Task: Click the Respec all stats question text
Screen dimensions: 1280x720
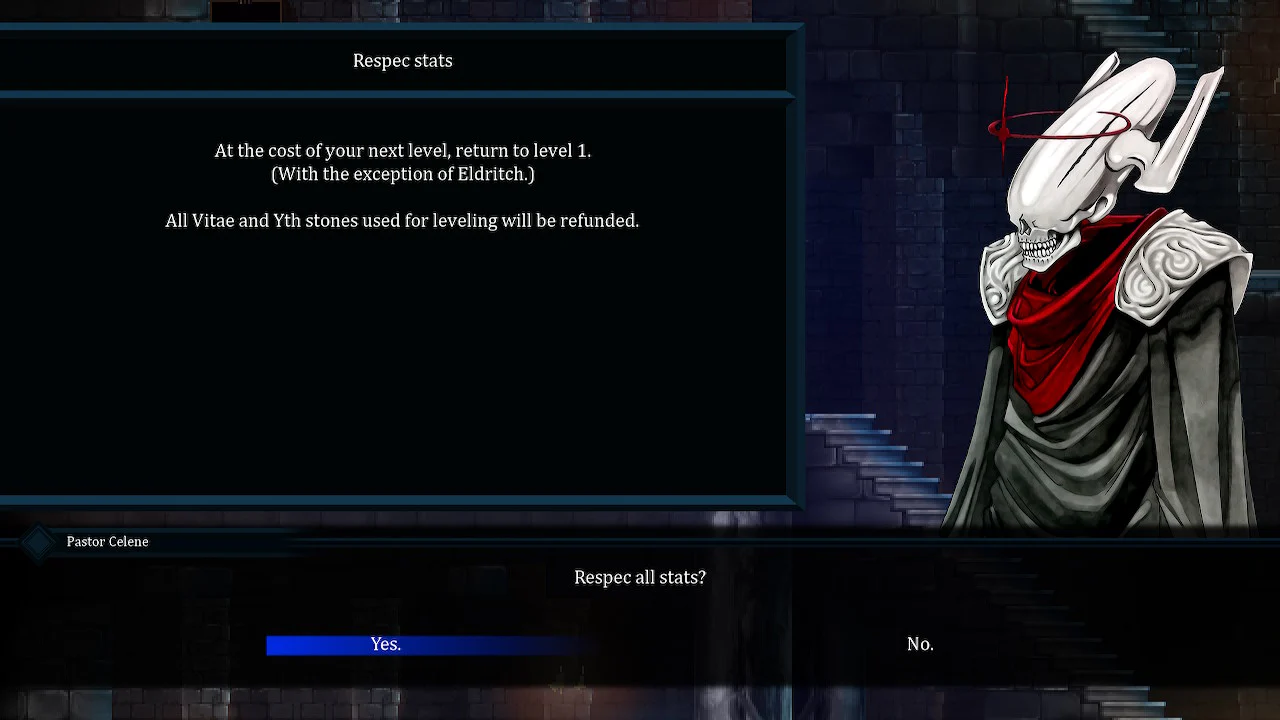Action: tap(640, 577)
